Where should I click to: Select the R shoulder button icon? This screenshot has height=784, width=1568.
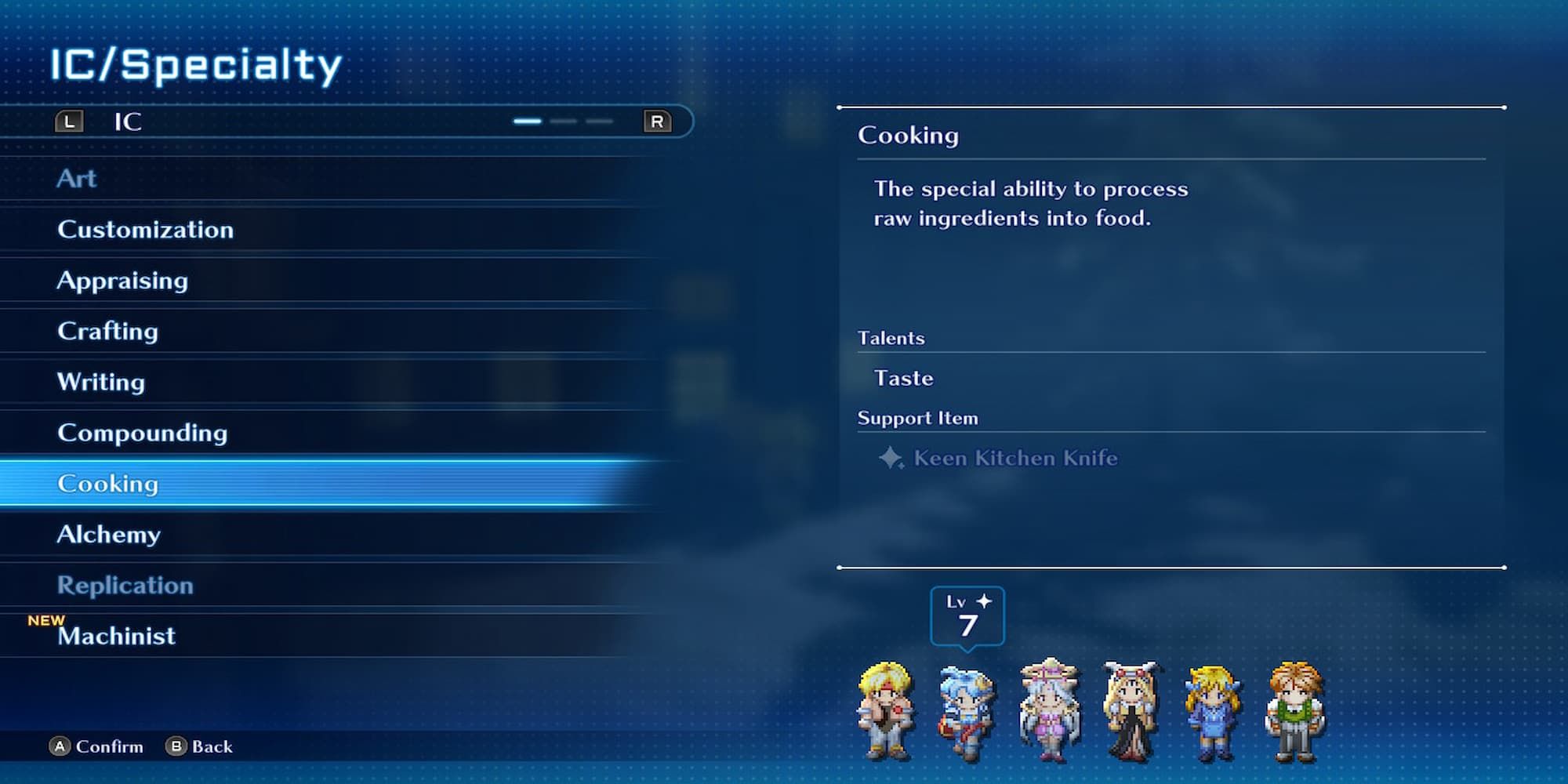(x=657, y=122)
